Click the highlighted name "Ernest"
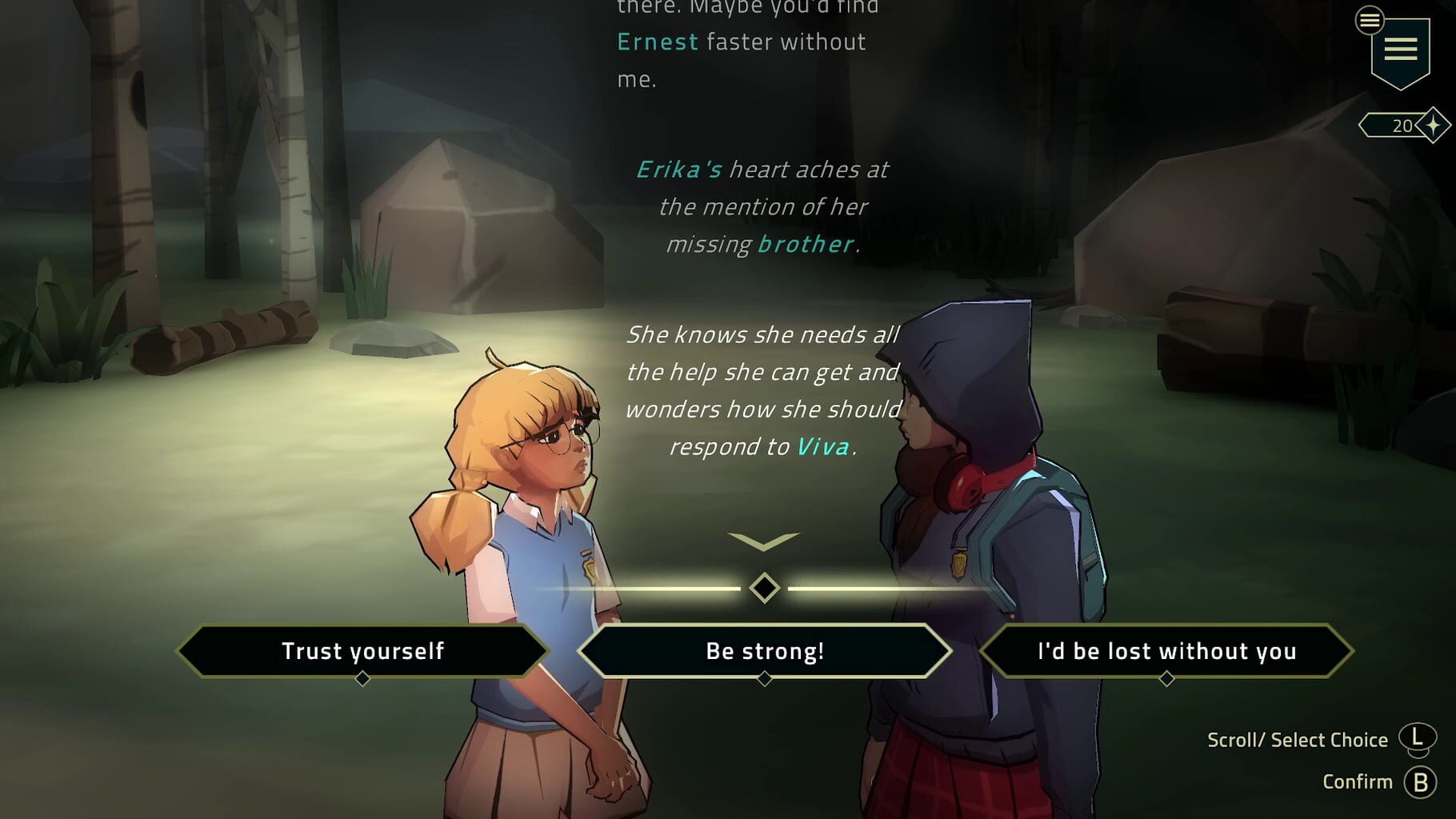 (x=658, y=42)
